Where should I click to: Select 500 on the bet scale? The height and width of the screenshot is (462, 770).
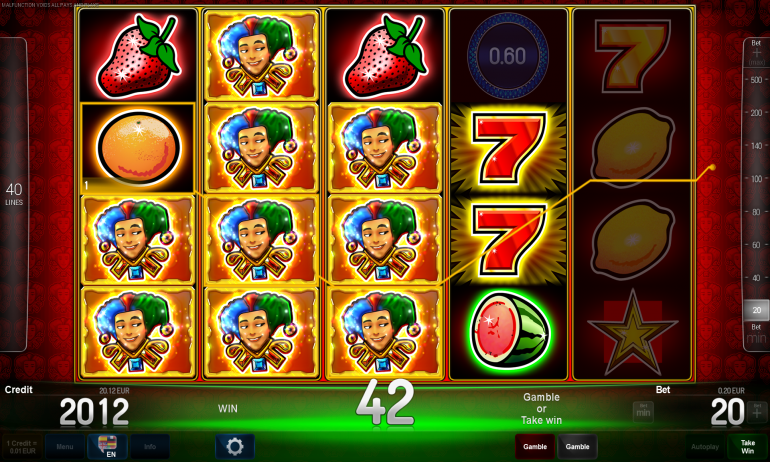tap(756, 62)
